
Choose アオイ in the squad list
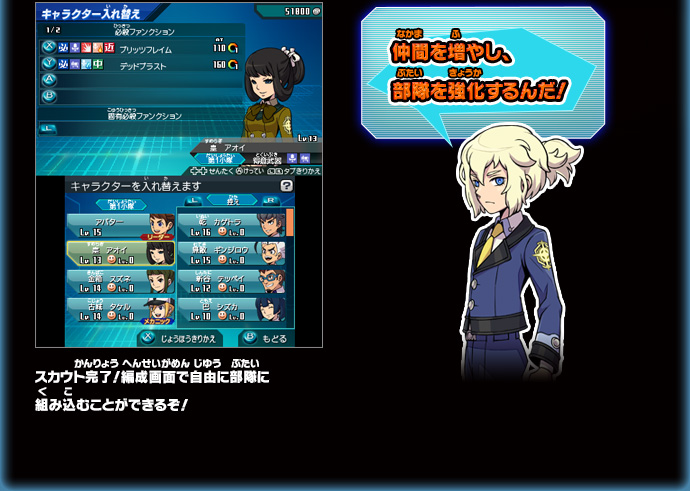[x=120, y=254]
